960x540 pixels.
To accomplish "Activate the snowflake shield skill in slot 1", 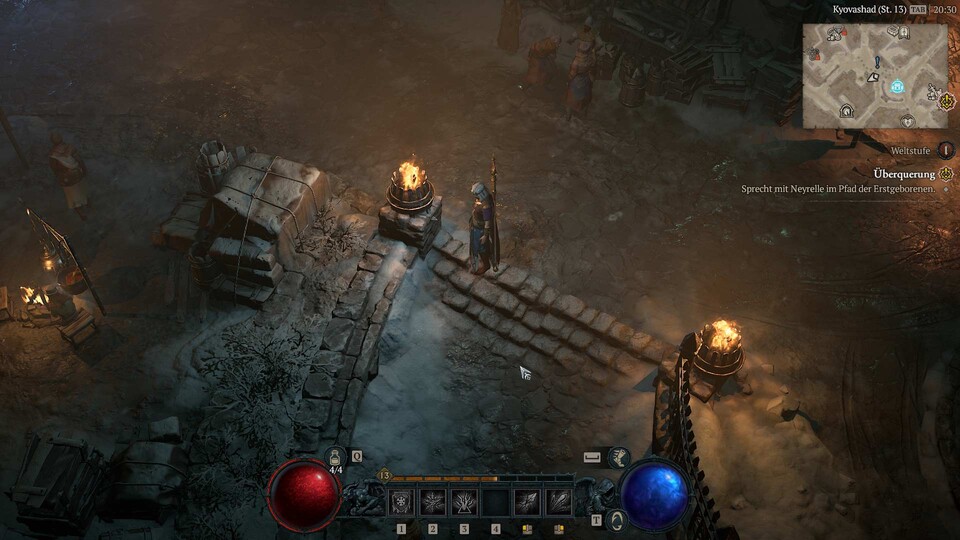I will [x=401, y=502].
